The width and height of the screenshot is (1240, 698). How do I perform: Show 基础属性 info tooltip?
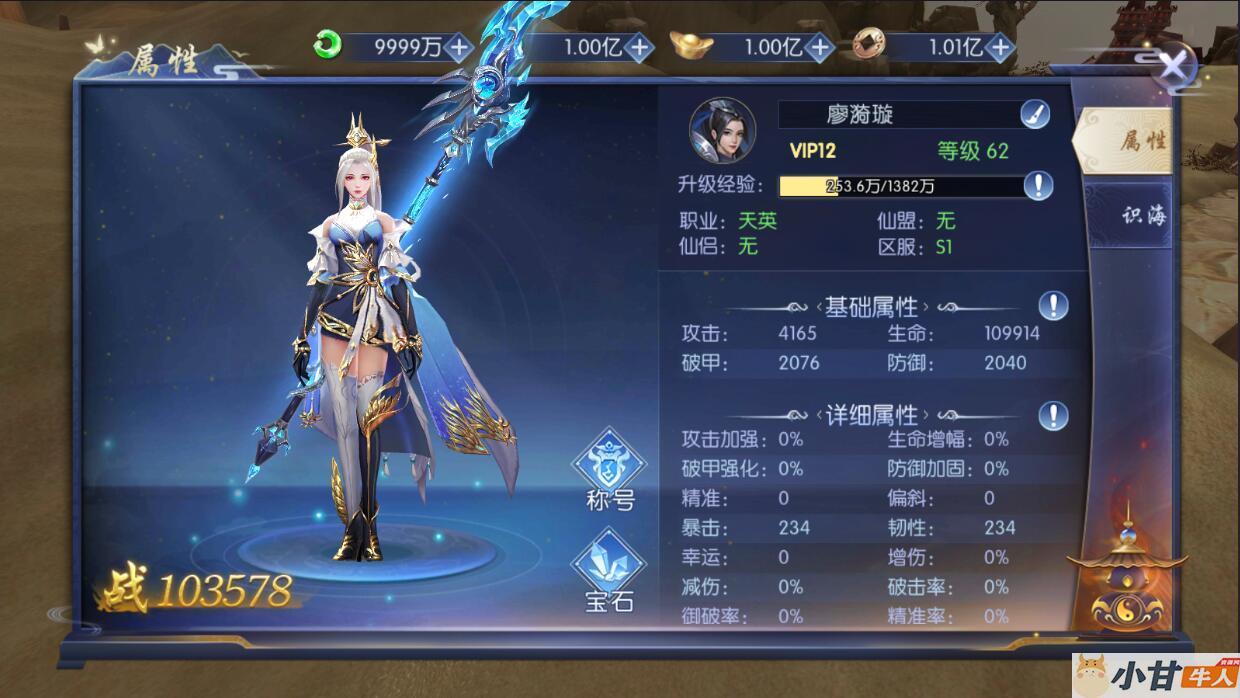[x=1053, y=306]
